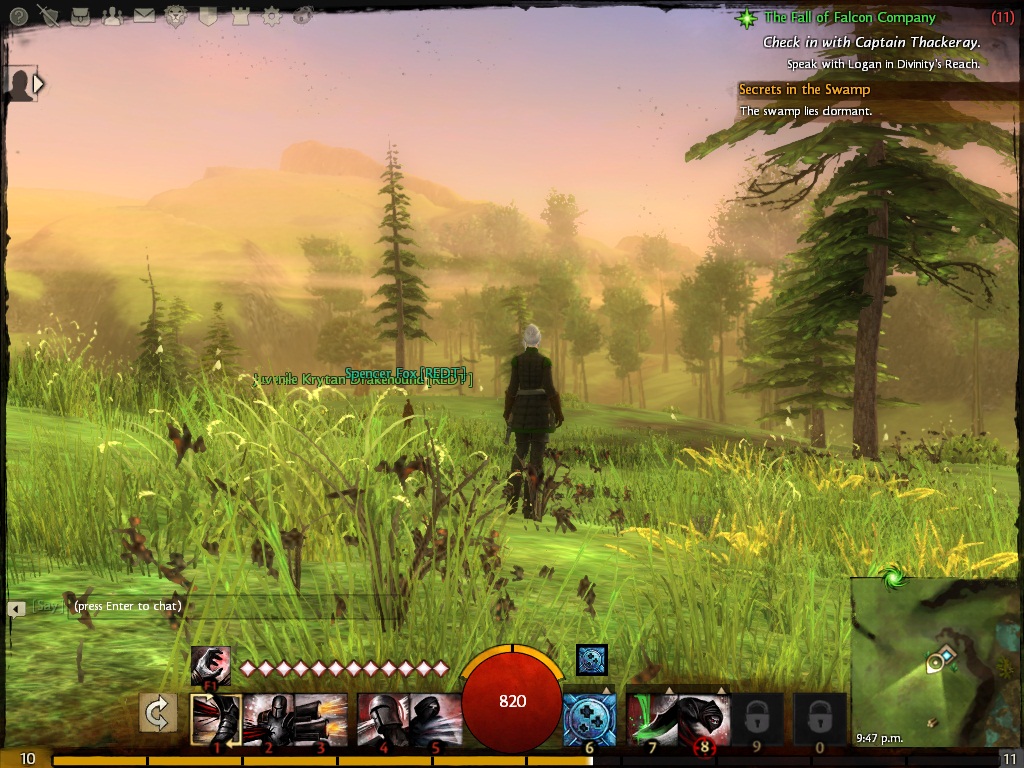Open the inventory bag icon

(x=82, y=15)
